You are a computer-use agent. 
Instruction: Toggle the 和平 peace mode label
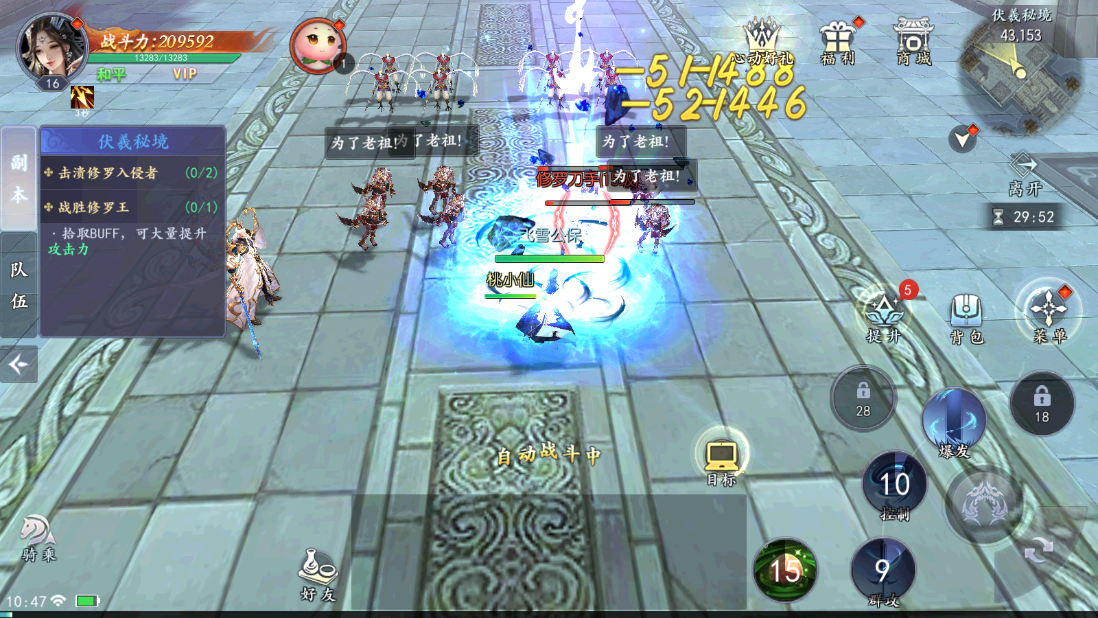tap(111, 74)
